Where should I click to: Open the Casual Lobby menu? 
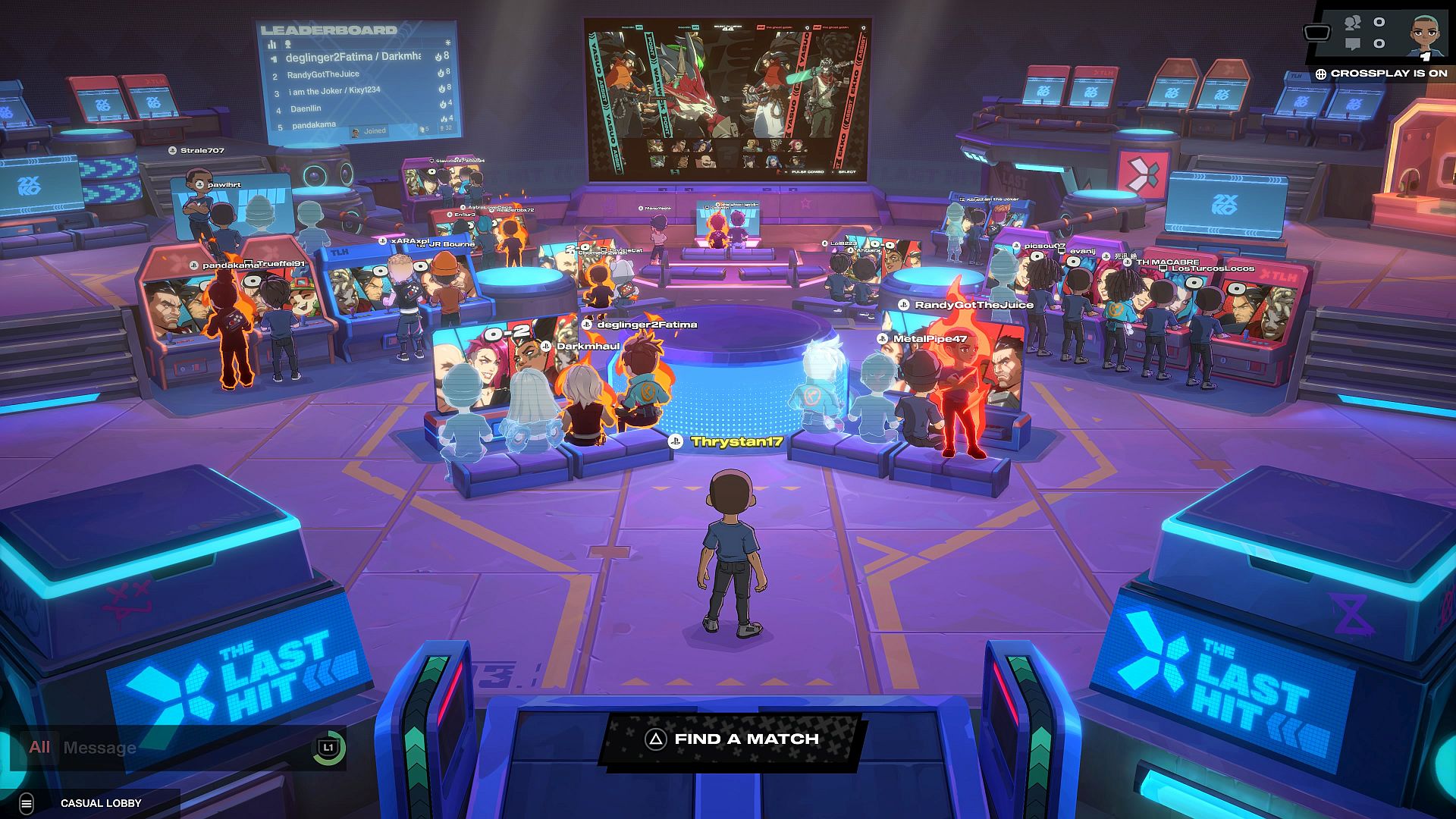27,803
